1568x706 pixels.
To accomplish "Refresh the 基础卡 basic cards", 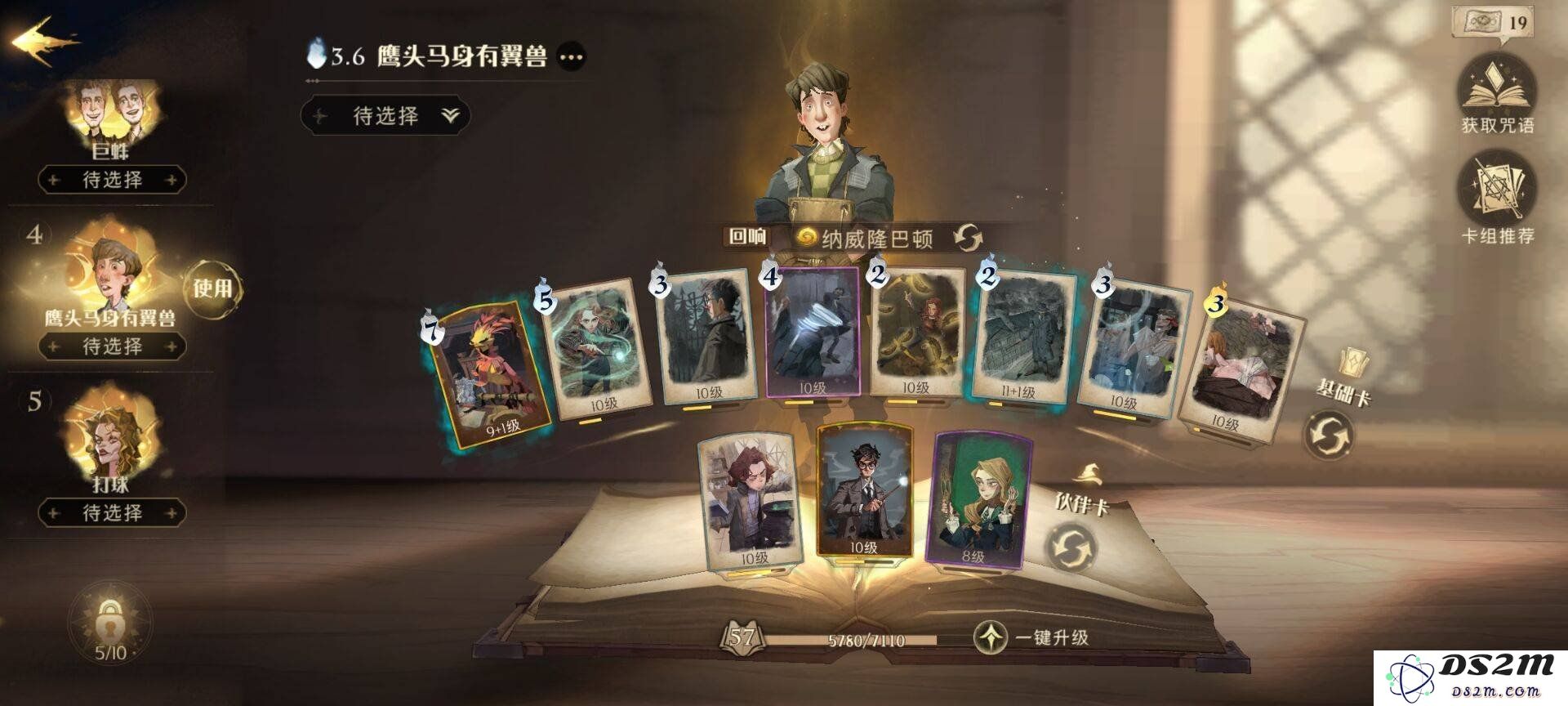I will click(x=1328, y=435).
